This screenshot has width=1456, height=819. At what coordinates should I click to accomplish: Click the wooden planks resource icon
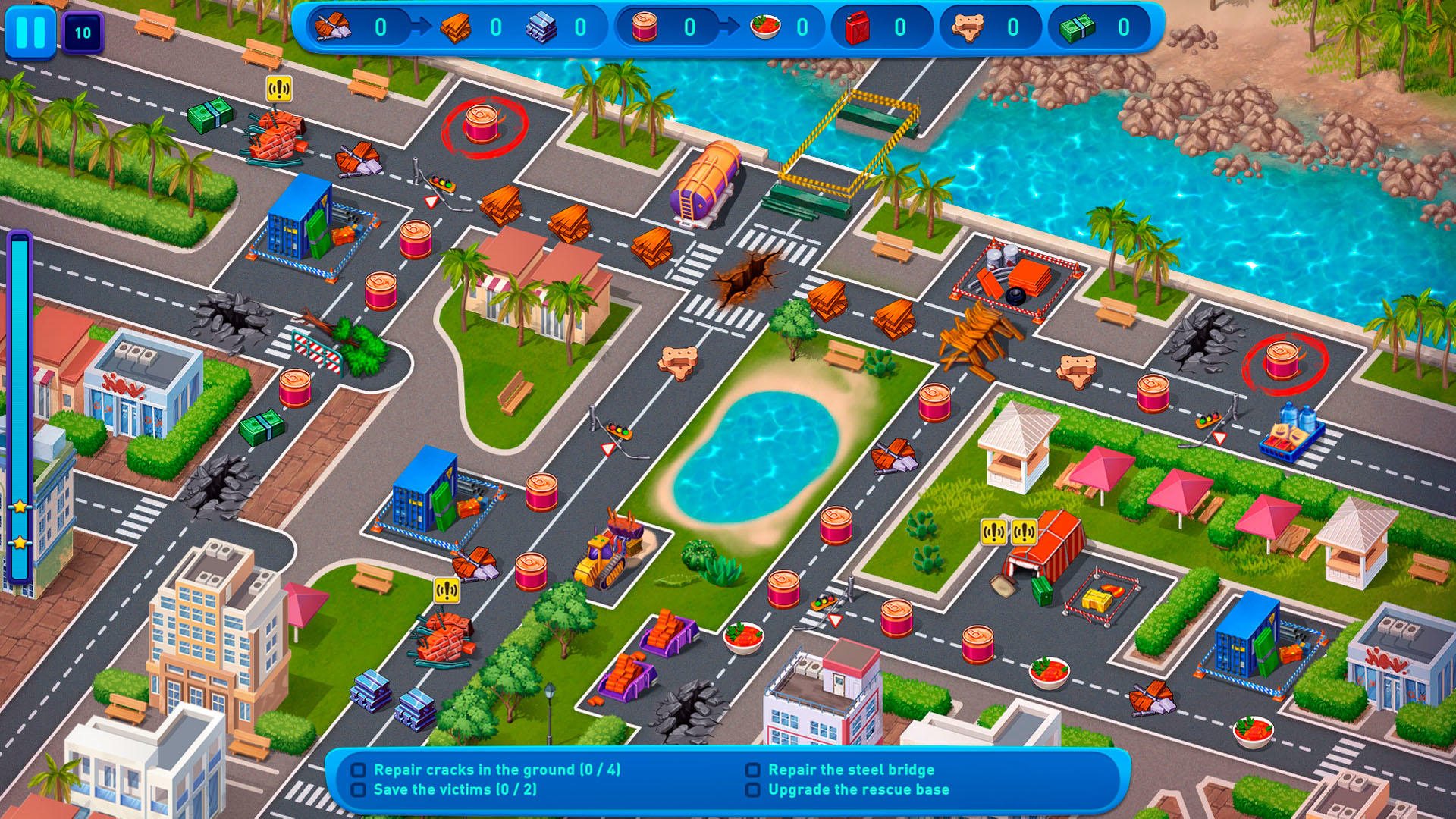coord(455,27)
